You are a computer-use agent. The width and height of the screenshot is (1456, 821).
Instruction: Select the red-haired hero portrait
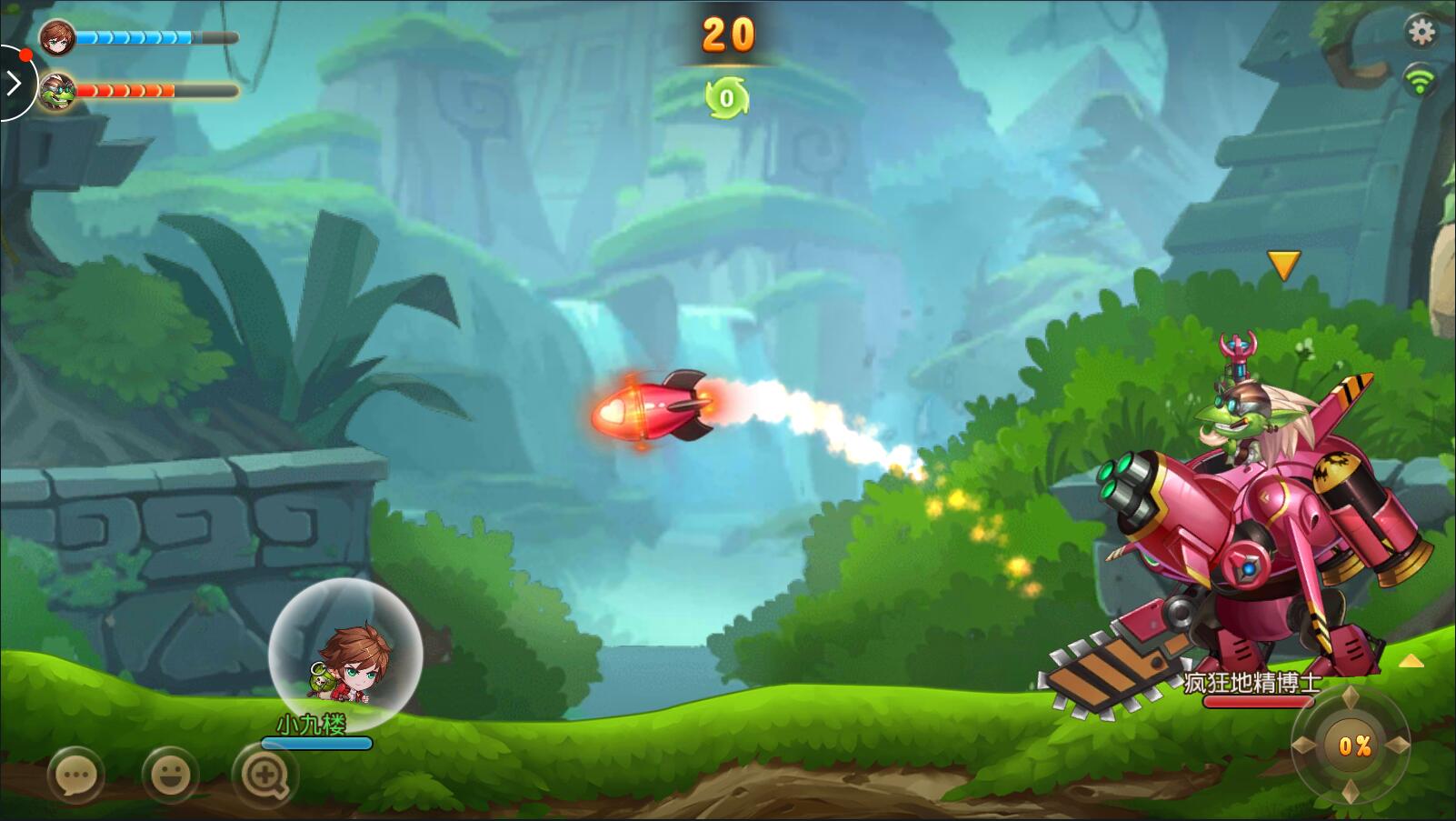pyautogui.click(x=57, y=37)
